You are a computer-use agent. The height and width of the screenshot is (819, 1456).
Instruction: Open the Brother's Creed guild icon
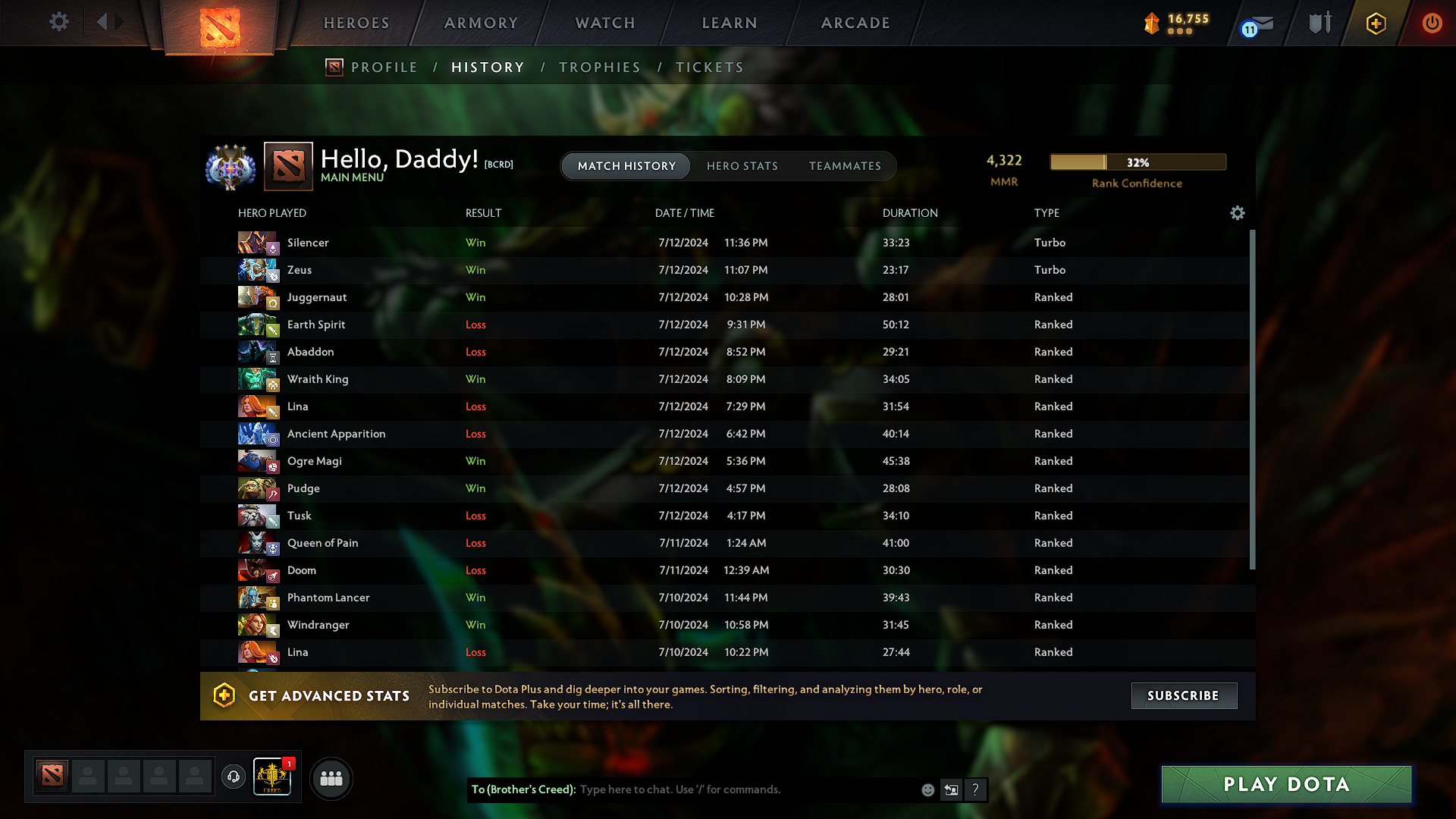pos(272,777)
